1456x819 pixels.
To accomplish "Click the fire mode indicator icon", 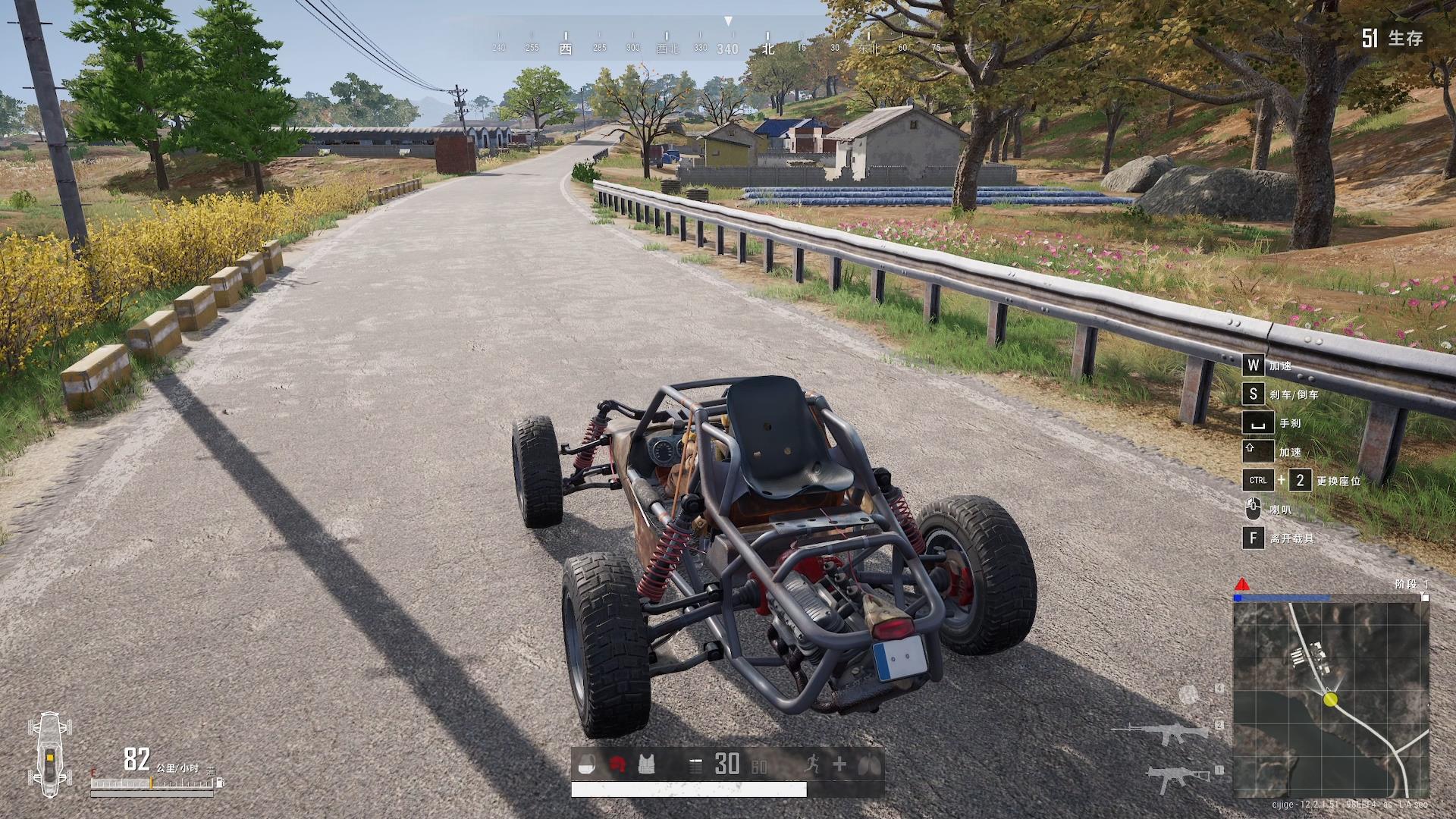I will point(695,766).
